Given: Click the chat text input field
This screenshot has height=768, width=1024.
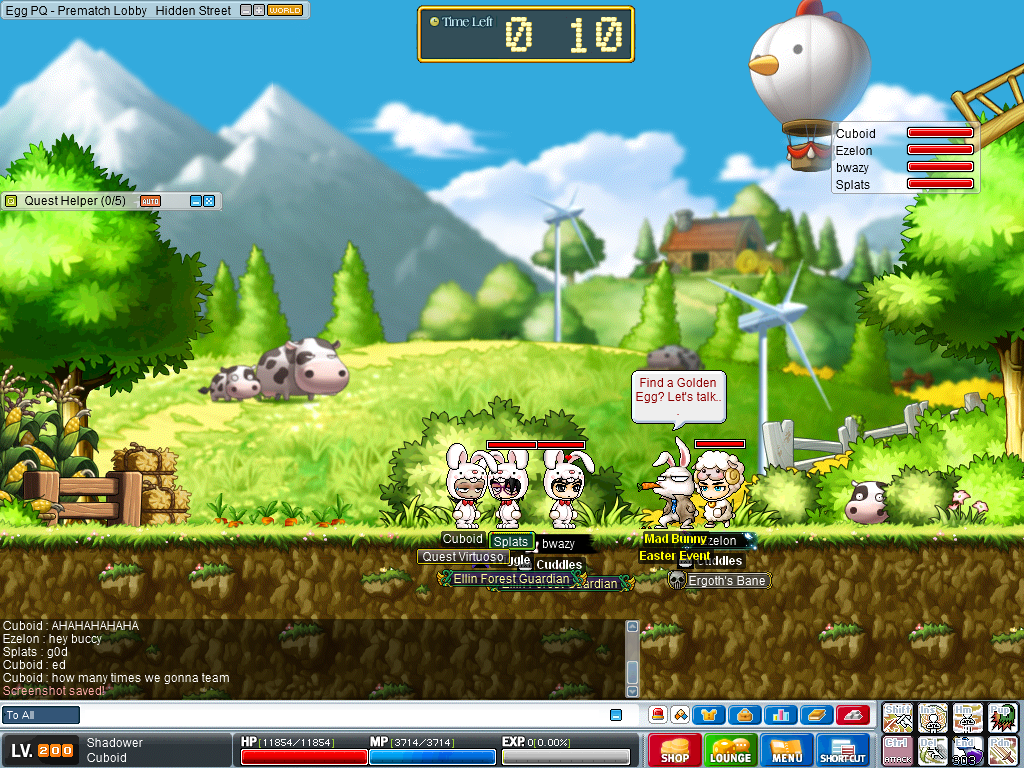Looking at the screenshot, I should point(340,715).
